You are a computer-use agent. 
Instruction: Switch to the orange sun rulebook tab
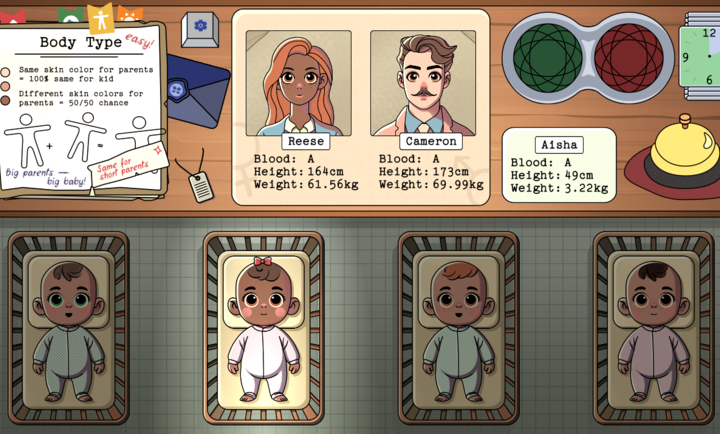130,16
